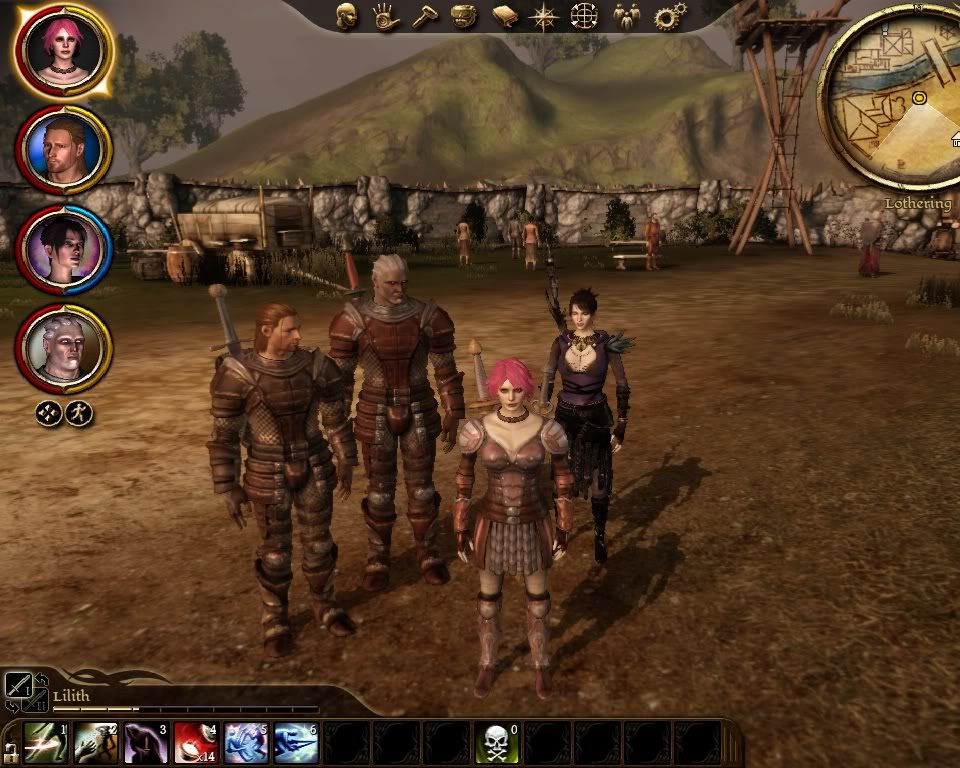Open the world map compass star icon

tap(544, 16)
